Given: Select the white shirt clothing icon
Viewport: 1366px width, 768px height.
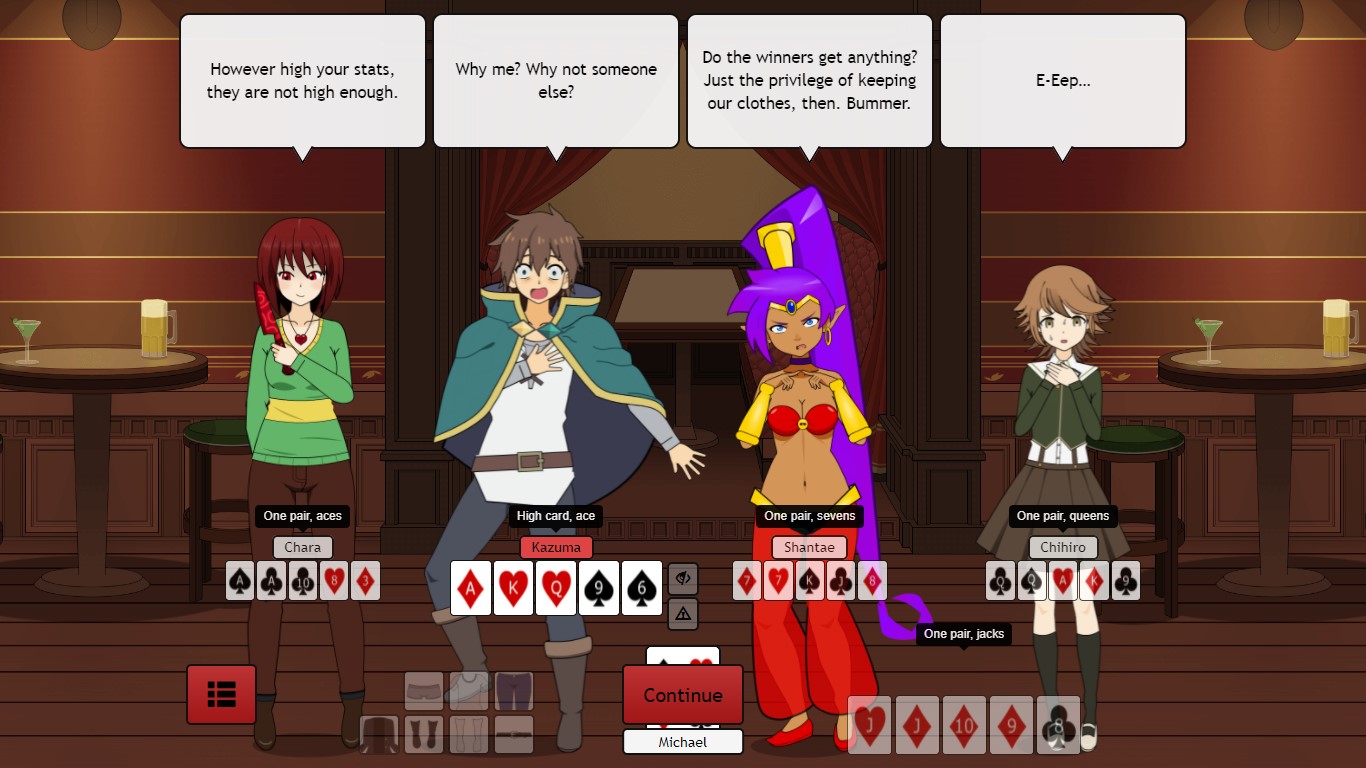Looking at the screenshot, I should click(x=468, y=691).
